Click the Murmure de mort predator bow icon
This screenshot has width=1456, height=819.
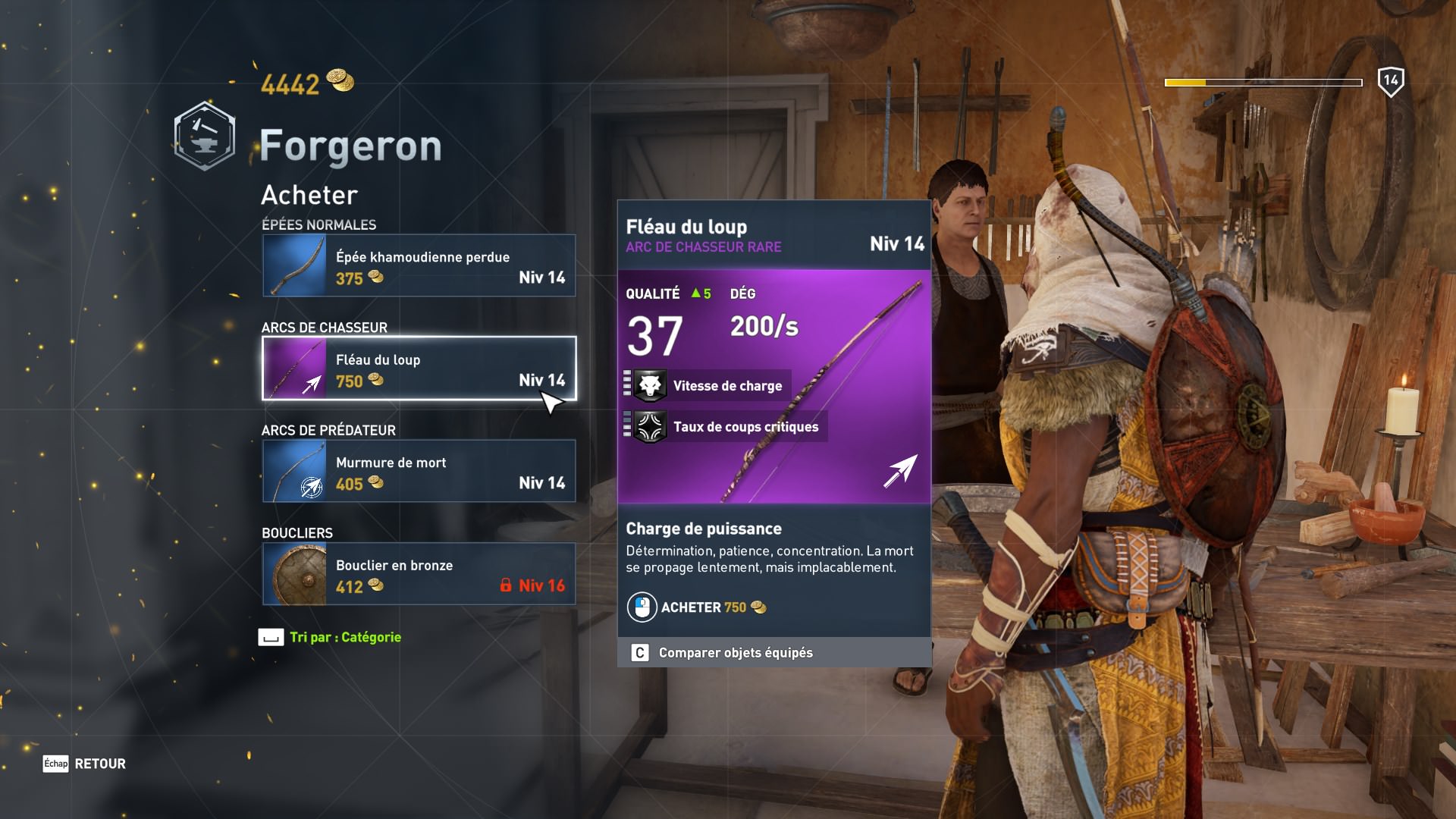[x=294, y=471]
